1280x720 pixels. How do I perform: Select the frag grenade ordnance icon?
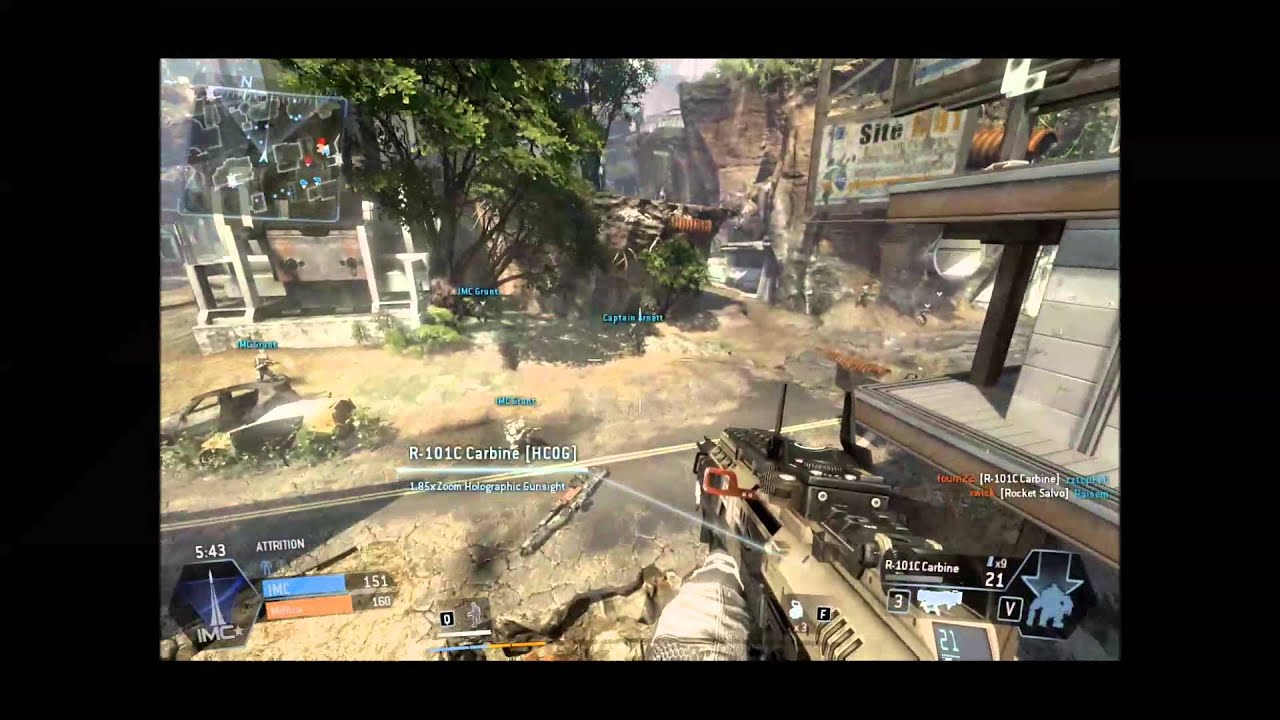[796, 612]
